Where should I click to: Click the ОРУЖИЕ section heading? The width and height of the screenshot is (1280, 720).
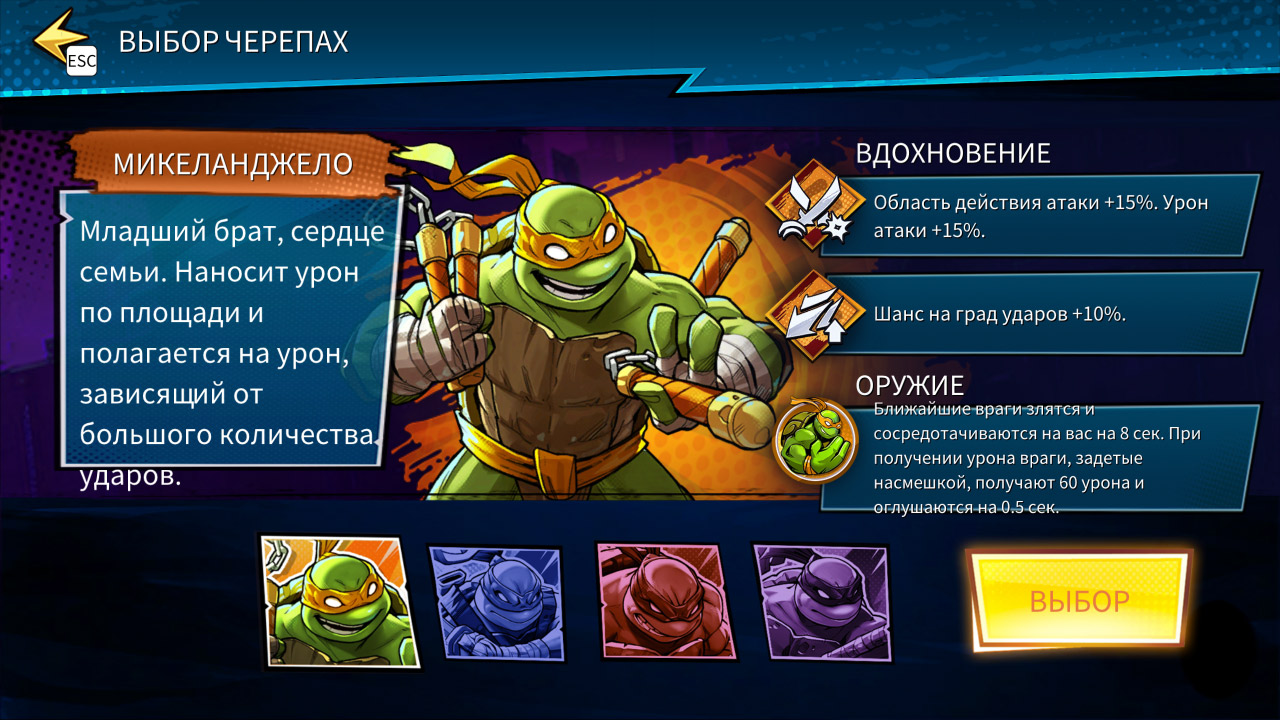click(908, 384)
